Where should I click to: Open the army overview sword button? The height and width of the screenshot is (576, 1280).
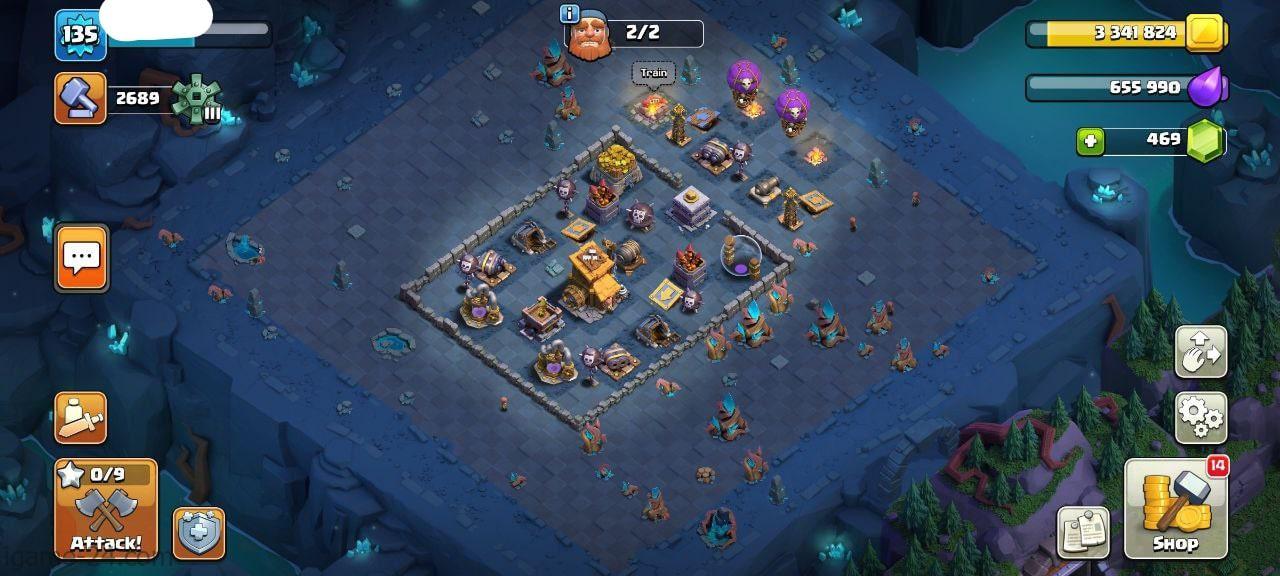click(x=80, y=418)
